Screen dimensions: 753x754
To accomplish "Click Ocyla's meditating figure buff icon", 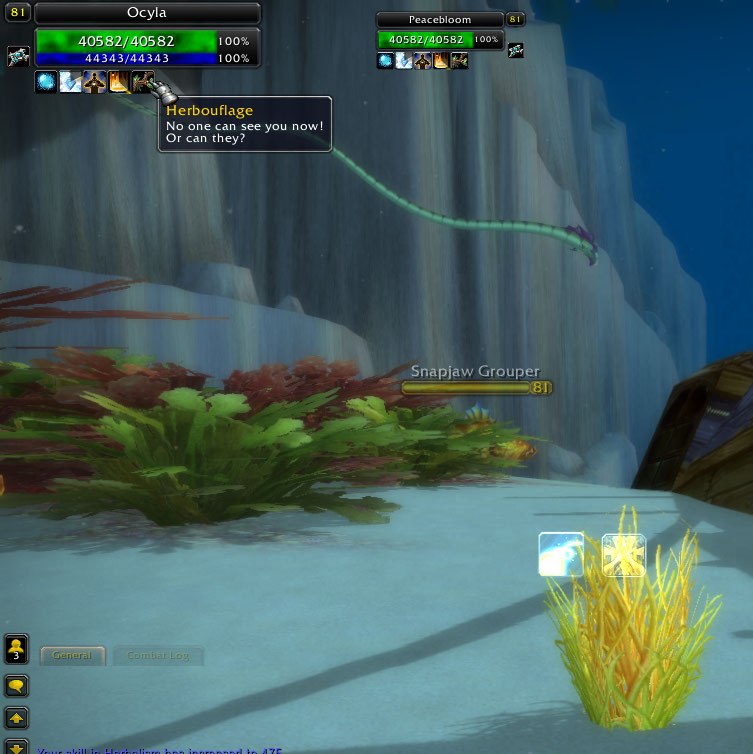I will point(94,82).
